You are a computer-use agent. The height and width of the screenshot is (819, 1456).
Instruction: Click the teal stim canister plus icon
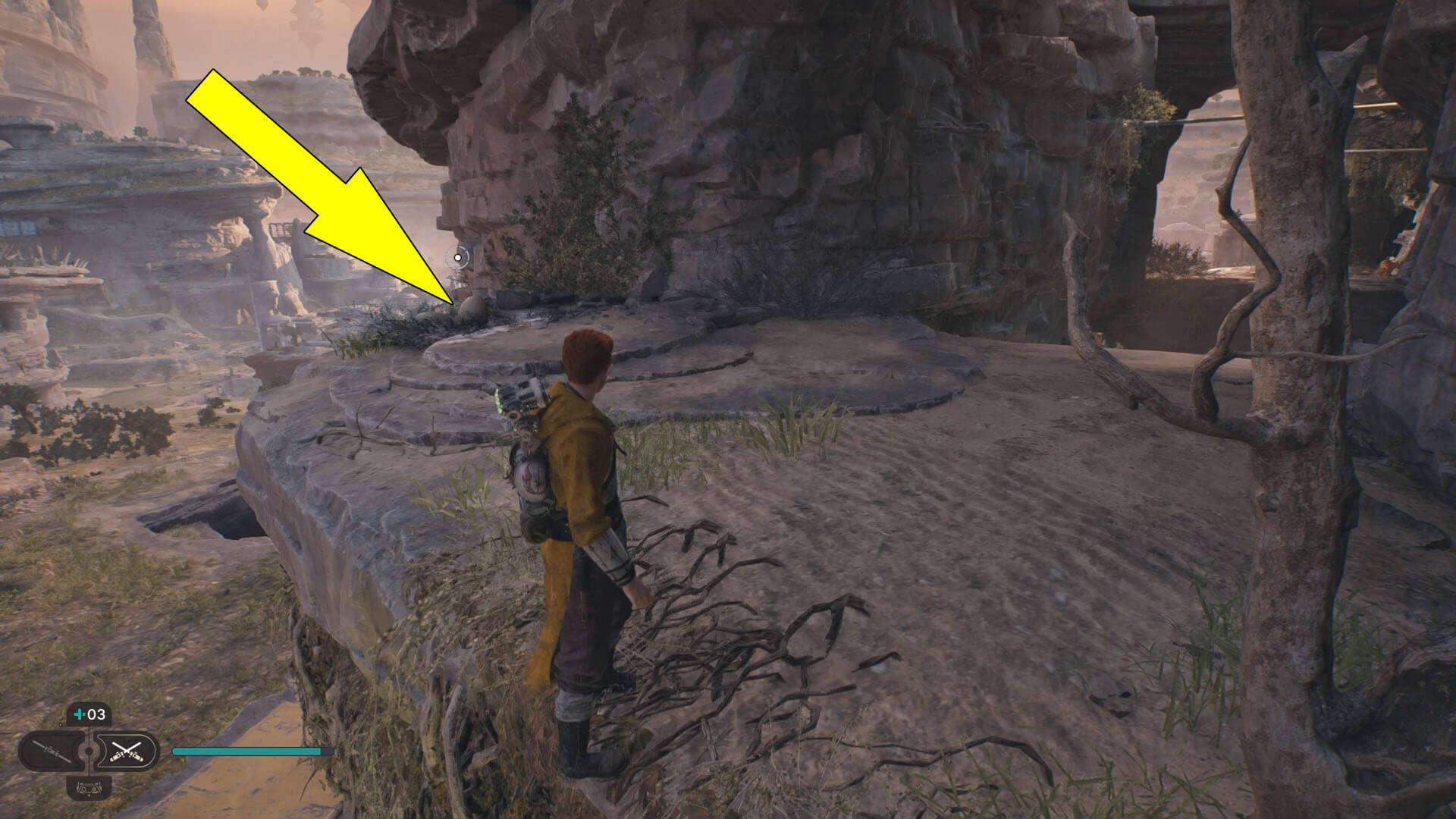pyautogui.click(x=79, y=714)
